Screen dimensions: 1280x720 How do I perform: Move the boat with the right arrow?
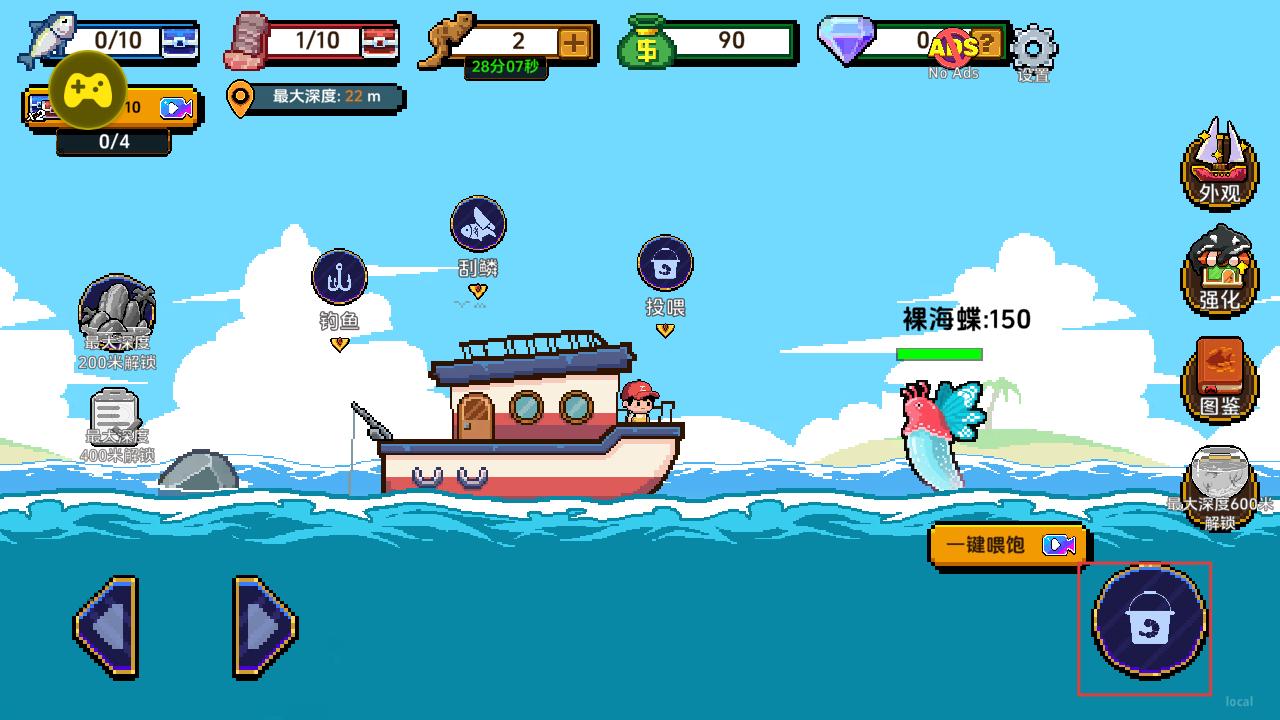(264, 627)
